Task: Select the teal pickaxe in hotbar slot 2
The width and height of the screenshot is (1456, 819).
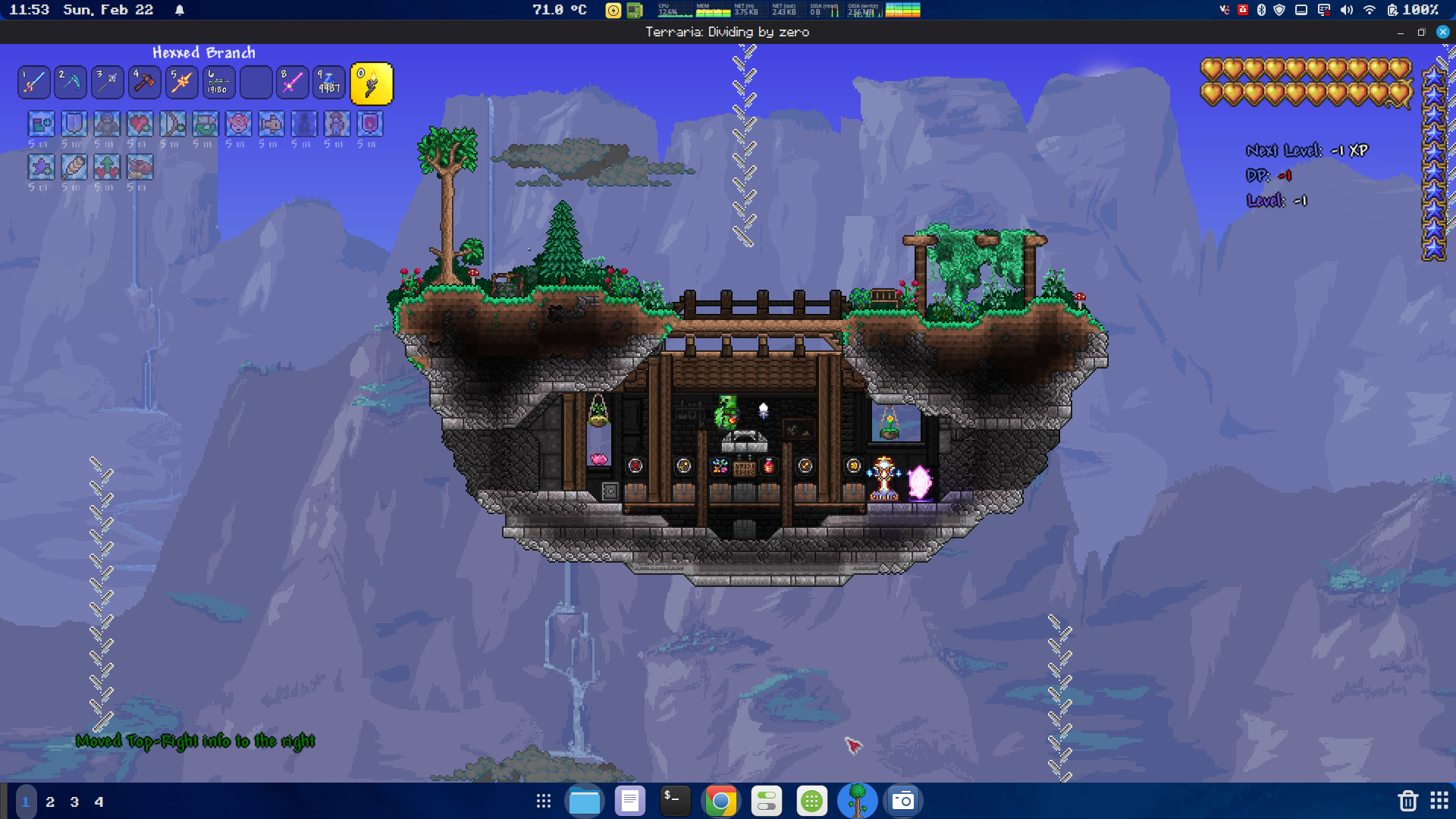Action: (x=71, y=83)
